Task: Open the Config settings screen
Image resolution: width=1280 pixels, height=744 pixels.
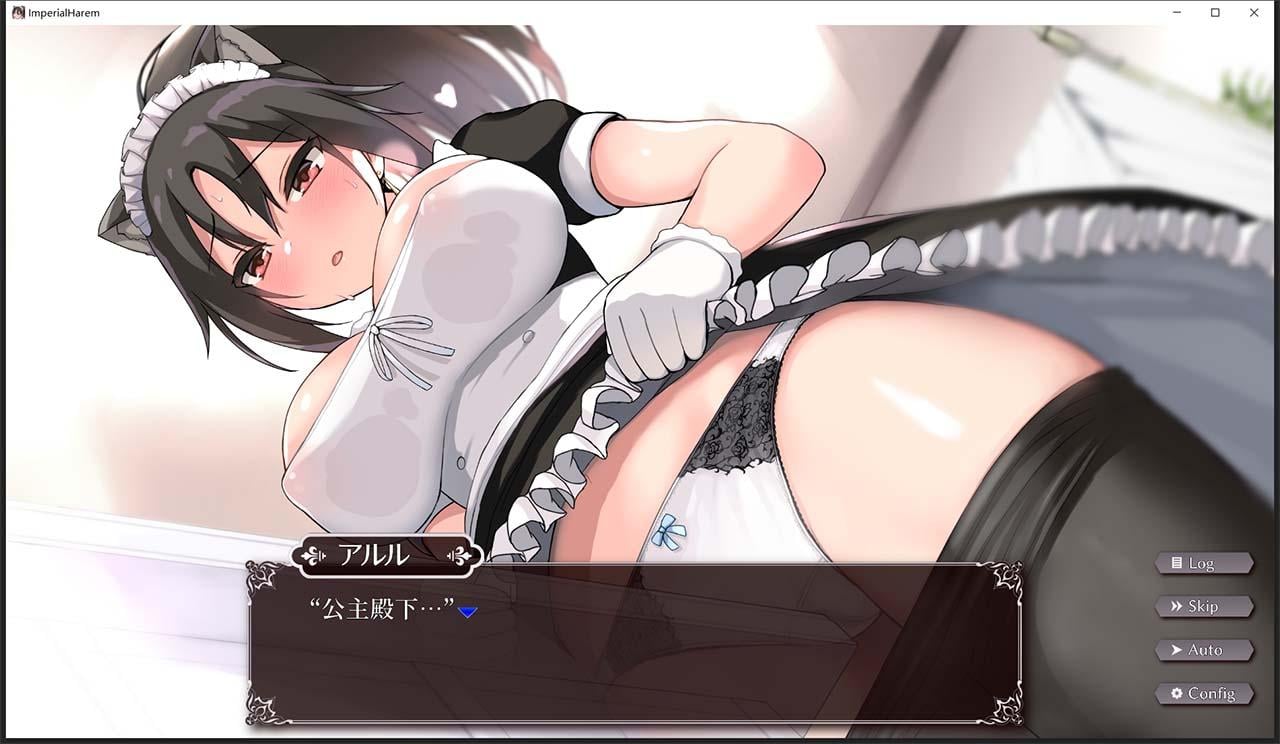Action: [1204, 694]
